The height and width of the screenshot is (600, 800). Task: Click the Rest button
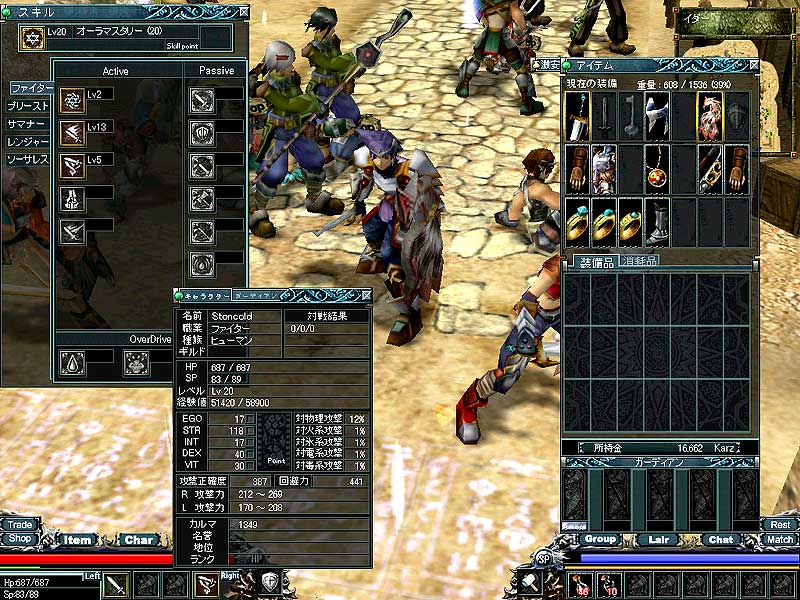[780, 524]
